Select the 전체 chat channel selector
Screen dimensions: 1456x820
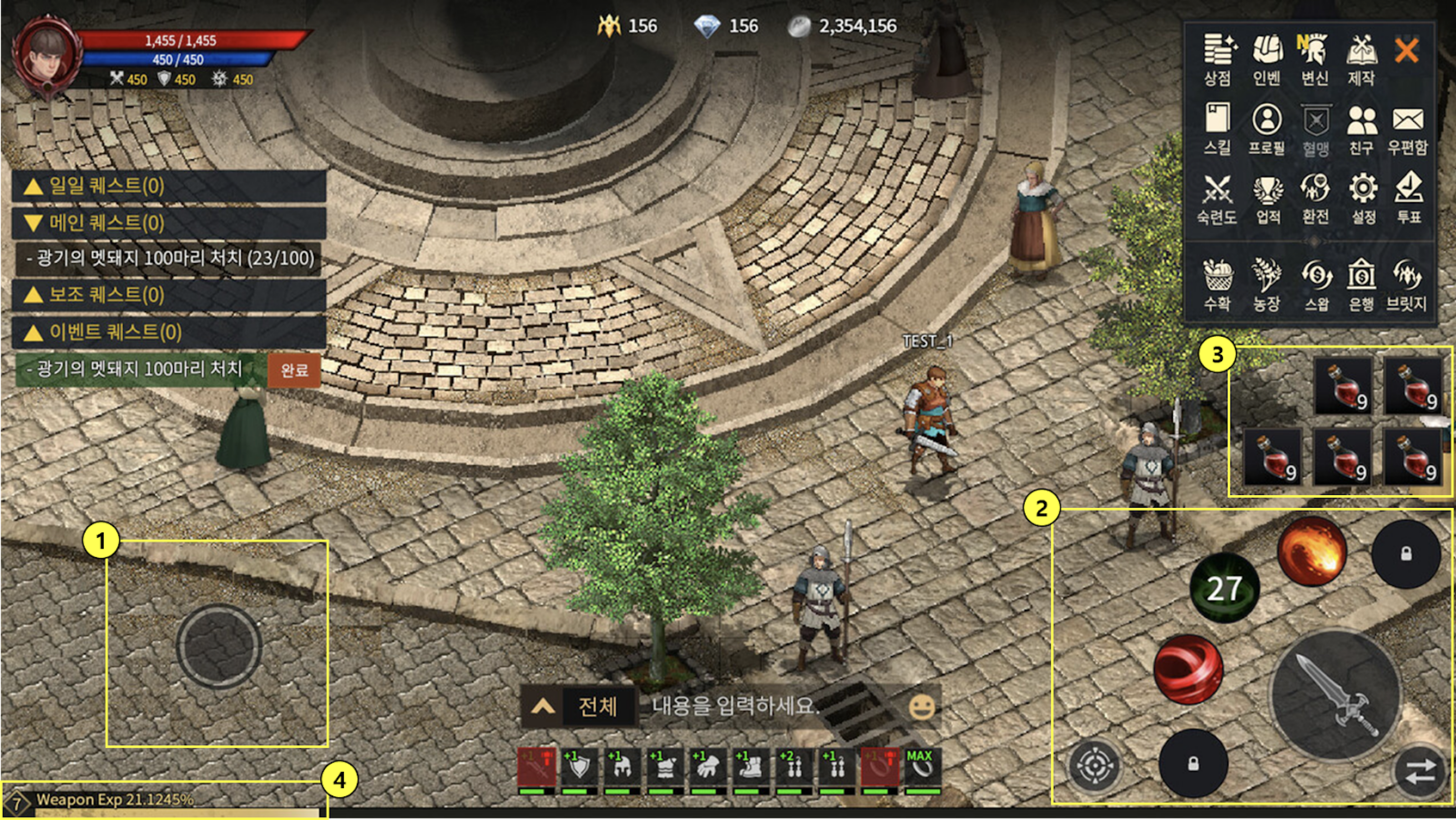pos(597,706)
